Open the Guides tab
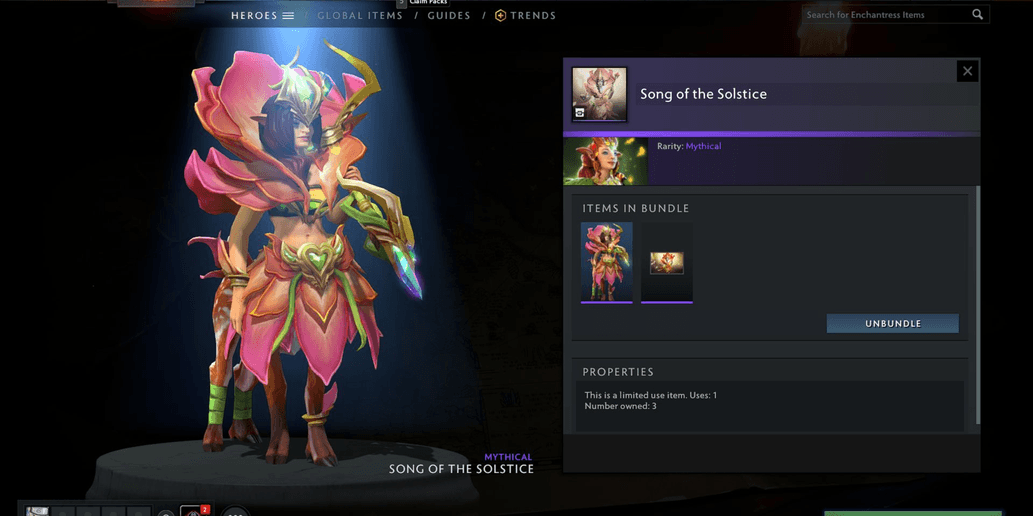The height and width of the screenshot is (516, 1033). (449, 16)
